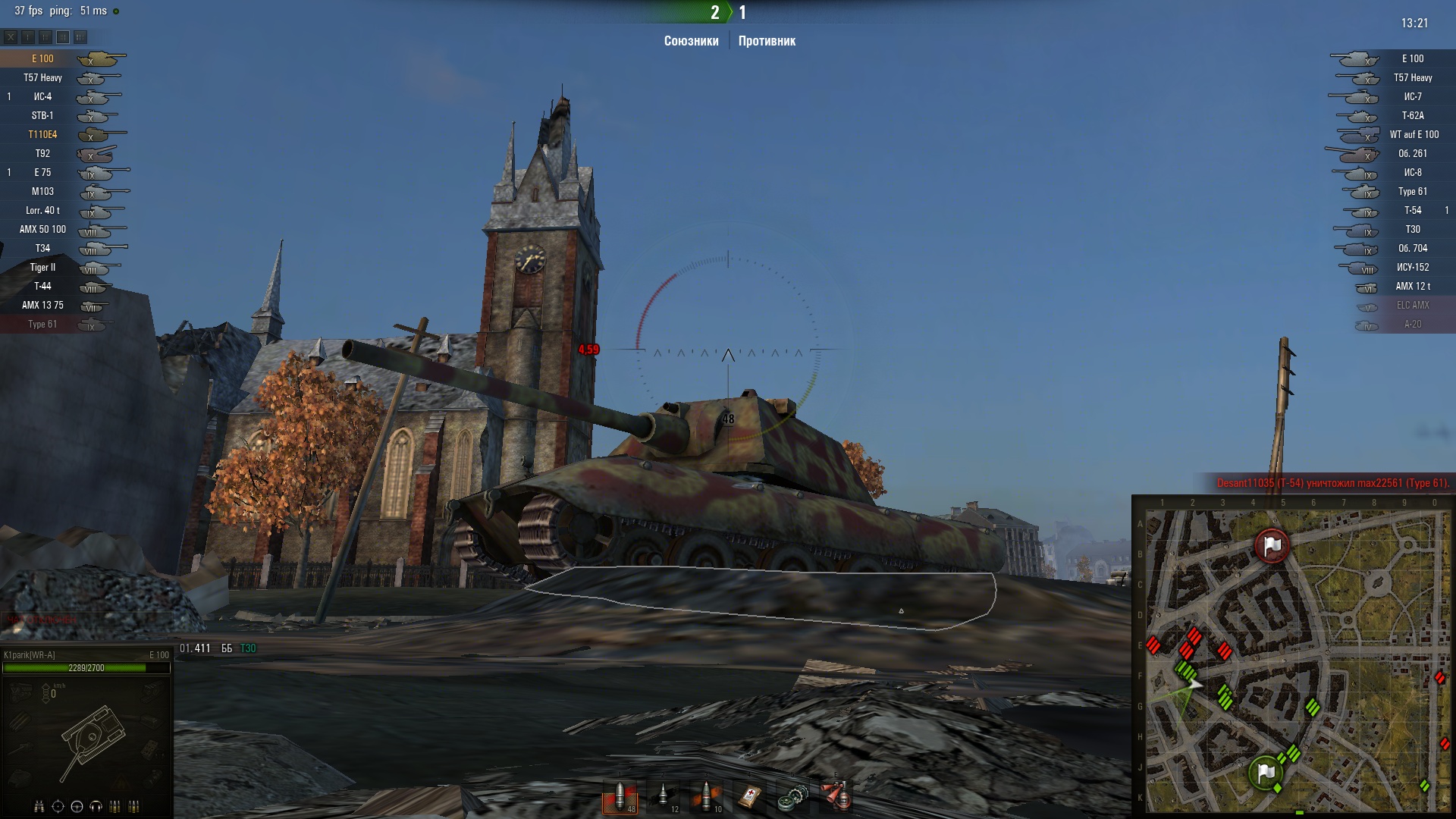Choose enemy ИСУ-152 in the enemy panel
Viewport: 1456px width, 819px height.
(1412, 268)
